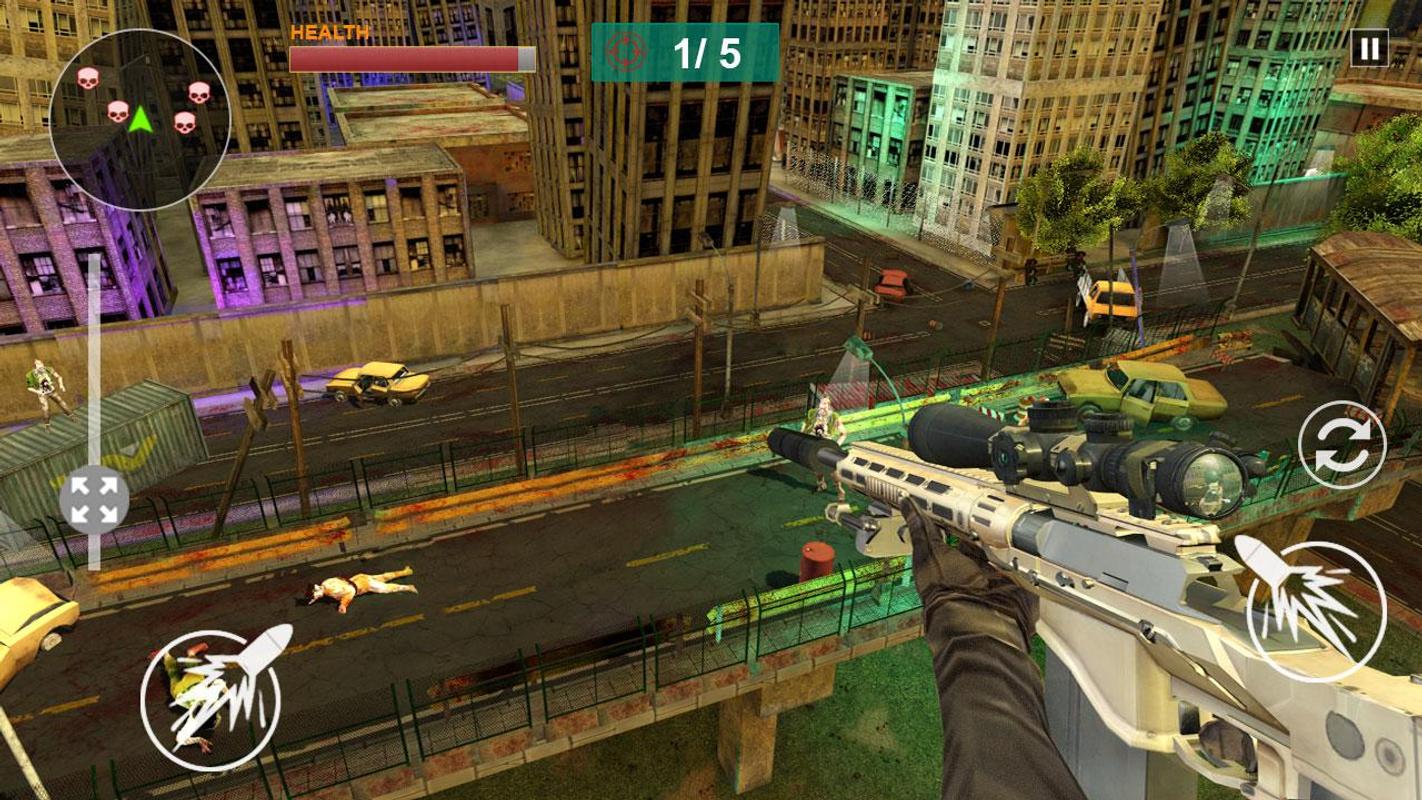Tap the circular enemy radar minimap

click(x=140, y=119)
